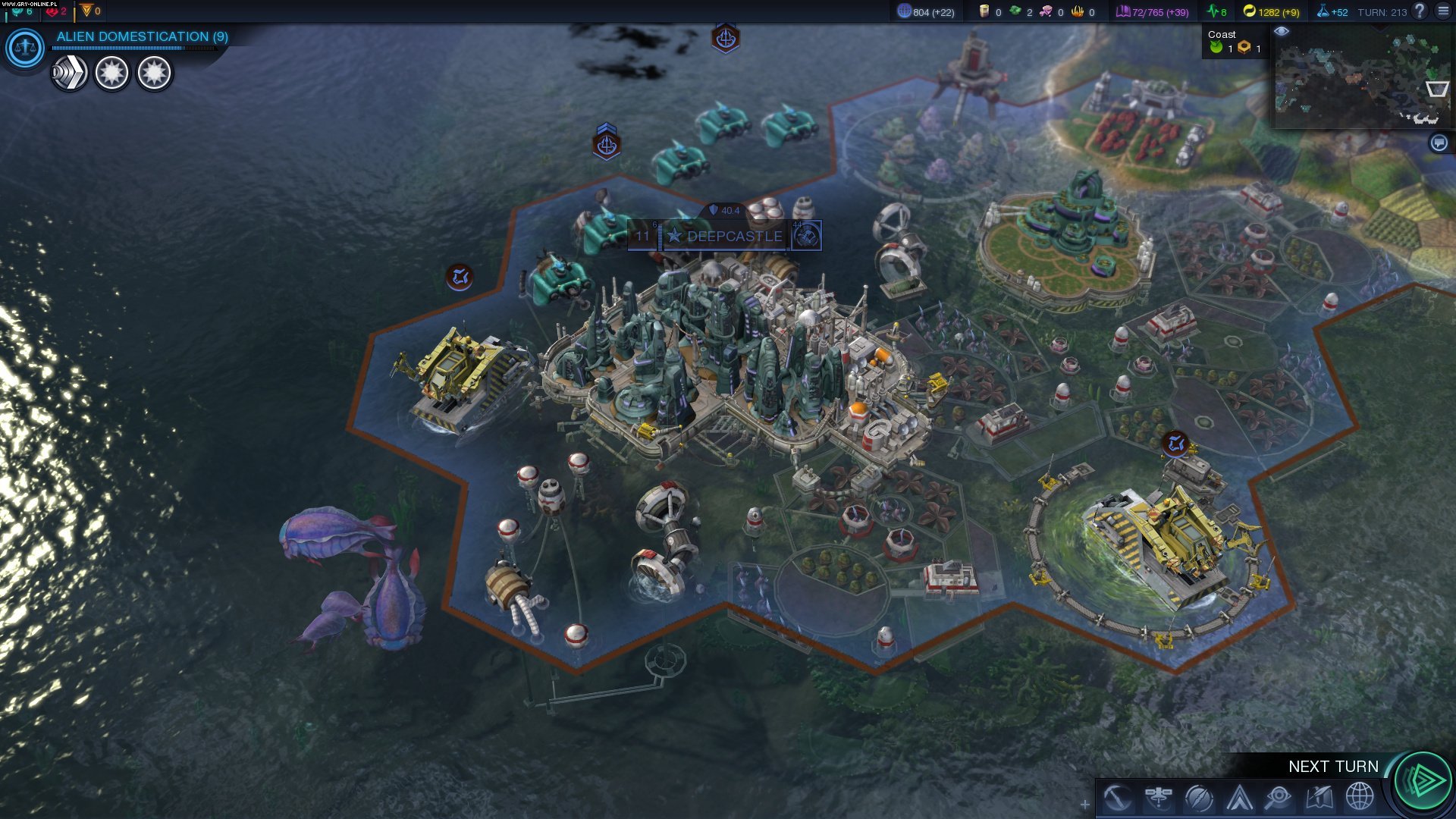Open the Deepcastle city banner

click(734, 237)
